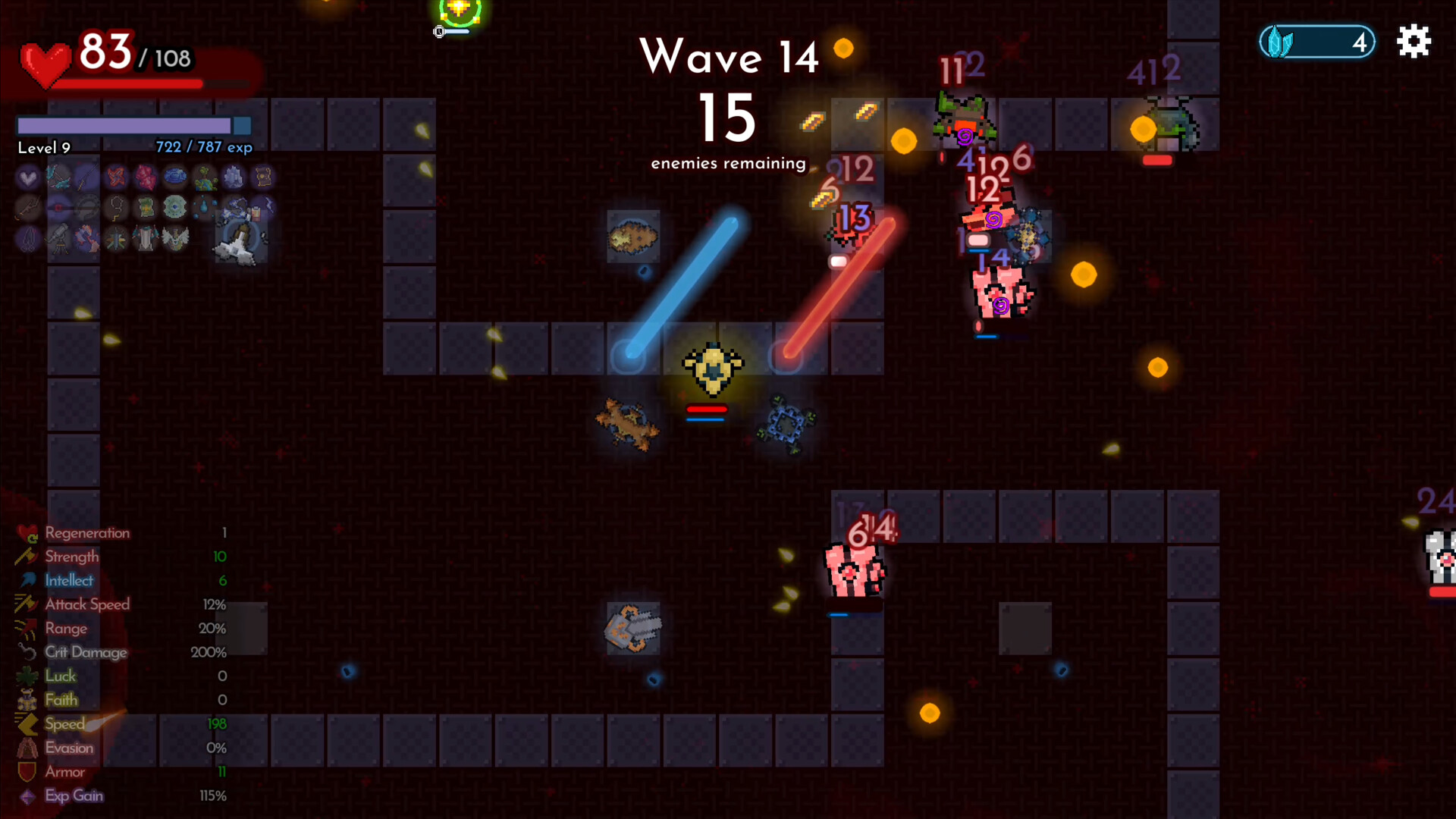Click the teal bow item icon
The width and height of the screenshot is (1456, 819).
(x=58, y=178)
